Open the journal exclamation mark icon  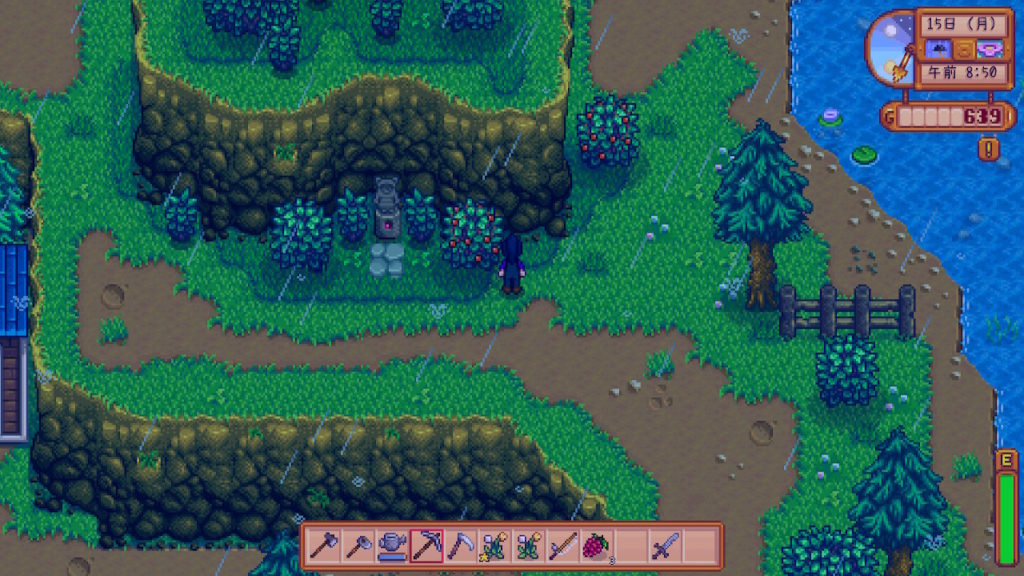[x=990, y=150]
